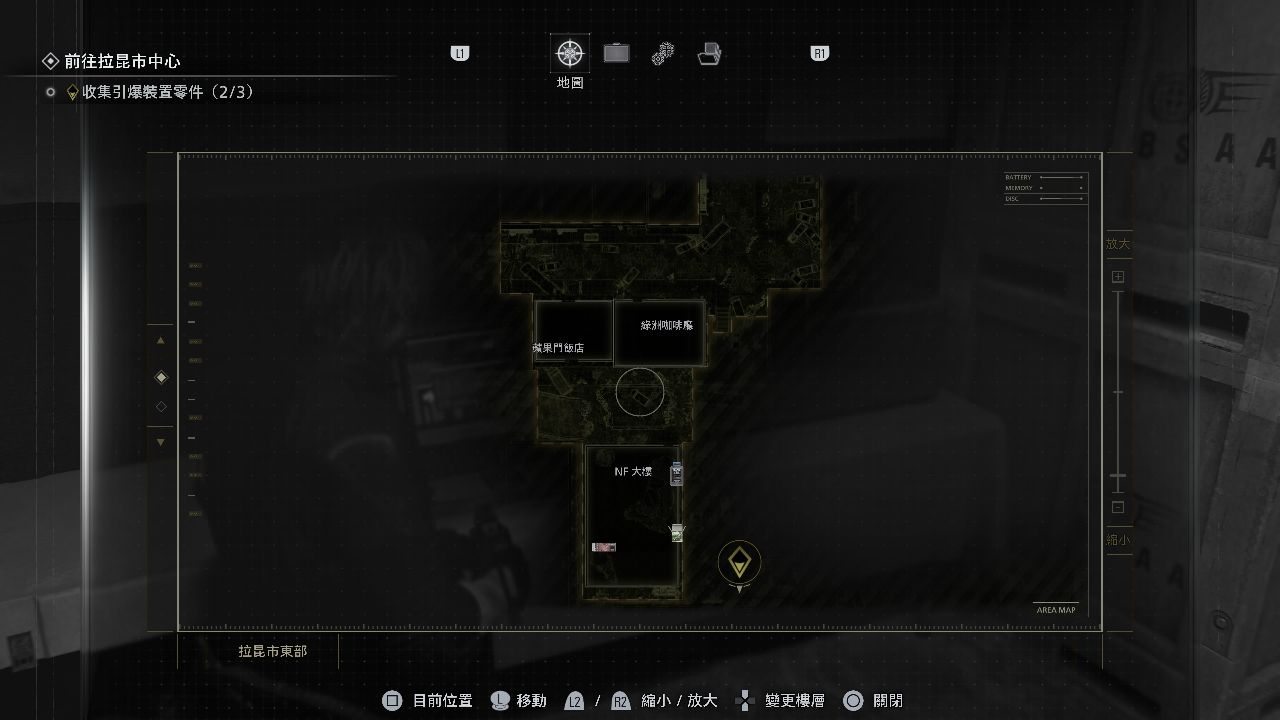Click the zoom-in plus button
1280x720 pixels.
click(1118, 277)
